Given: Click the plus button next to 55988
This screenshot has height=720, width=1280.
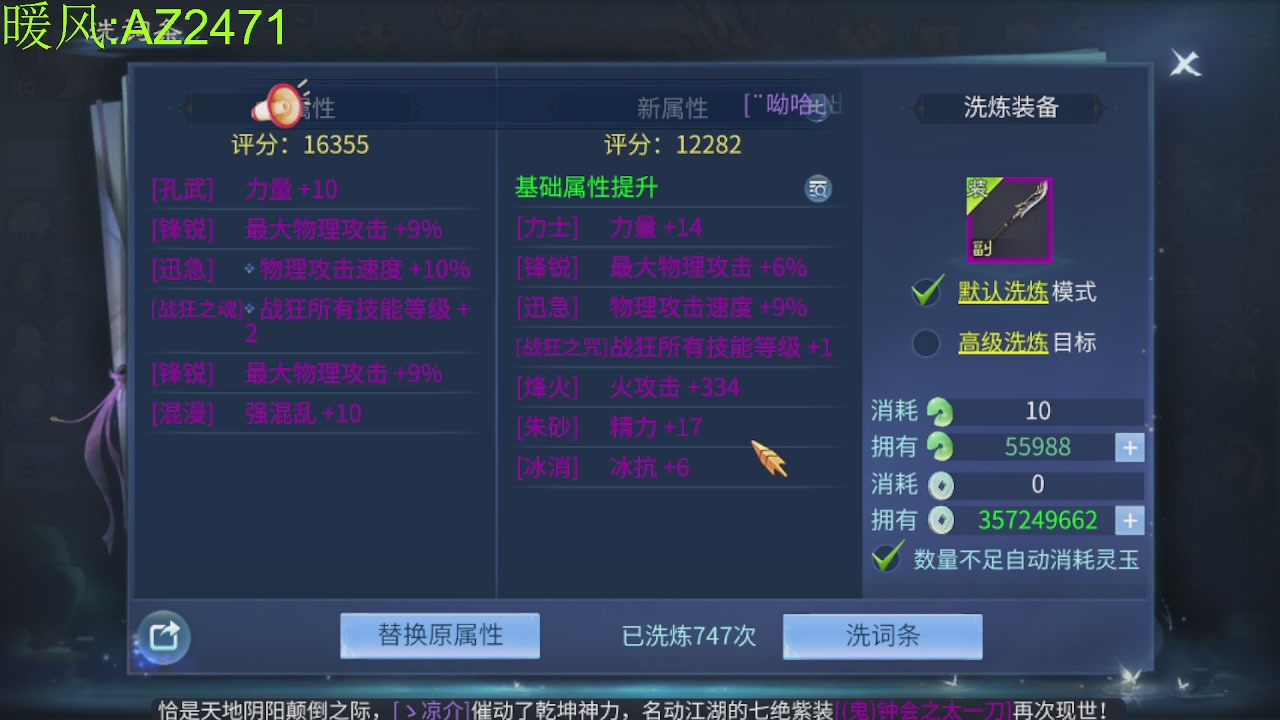Looking at the screenshot, I should click(1128, 447).
